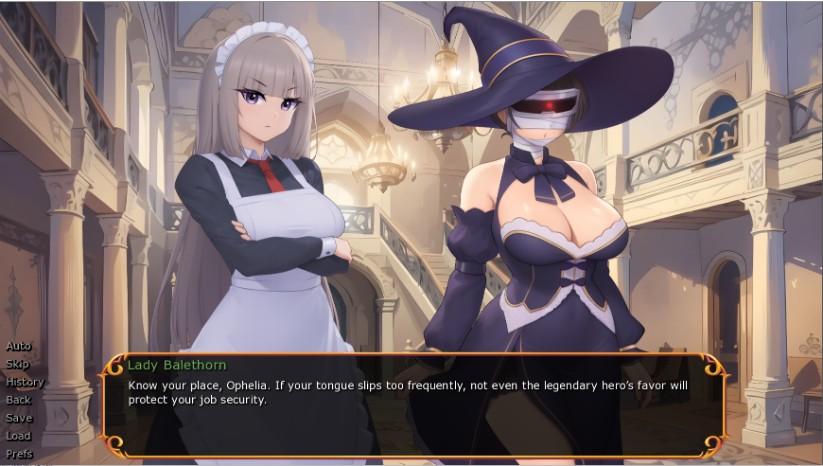Open the Load menu
The width and height of the screenshot is (823, 466).
point(19,436)
